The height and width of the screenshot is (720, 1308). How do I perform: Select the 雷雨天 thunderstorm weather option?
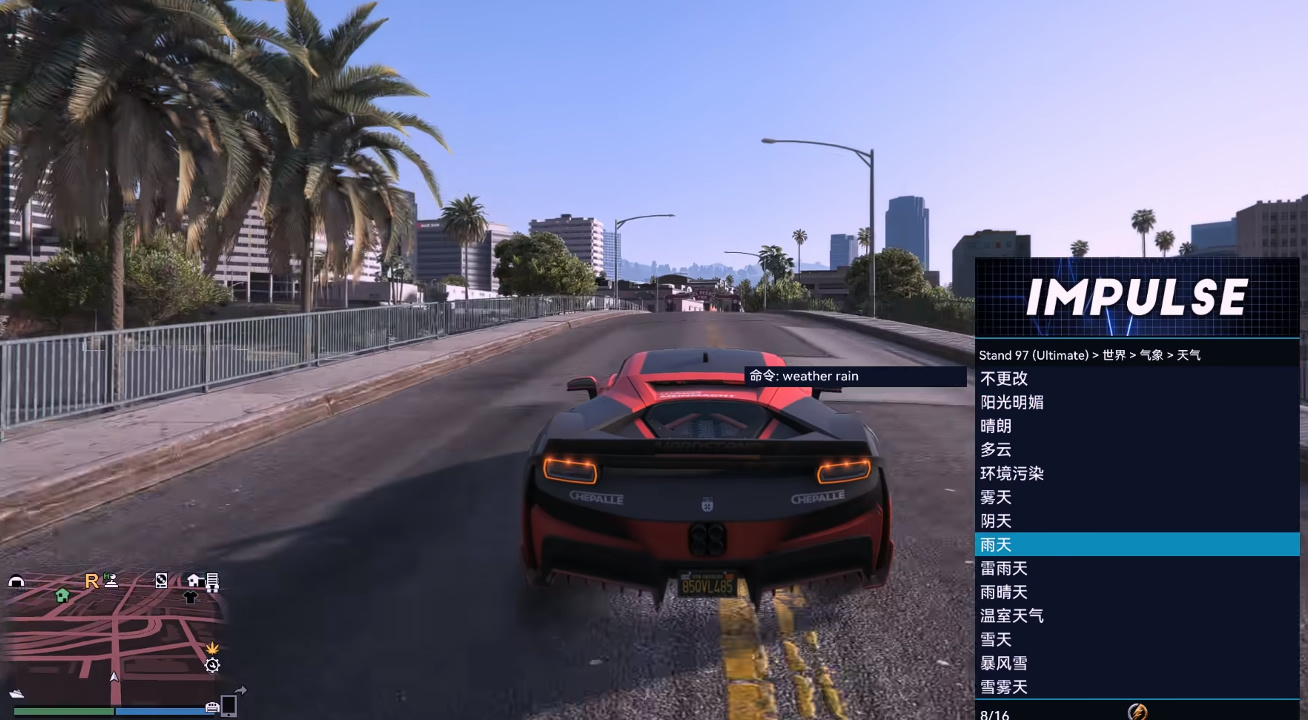[1004, 568]
